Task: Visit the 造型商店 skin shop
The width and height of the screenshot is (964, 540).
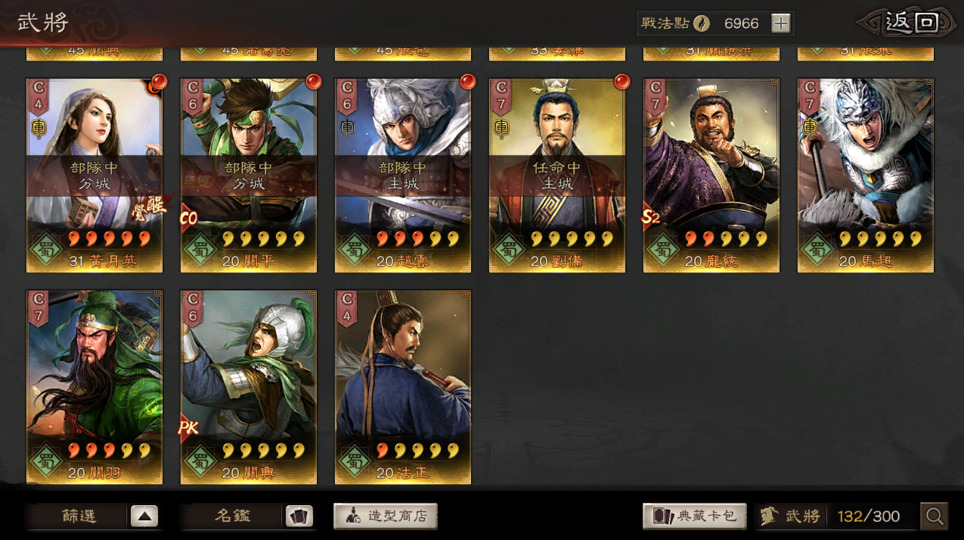Action: coord(385,516)
